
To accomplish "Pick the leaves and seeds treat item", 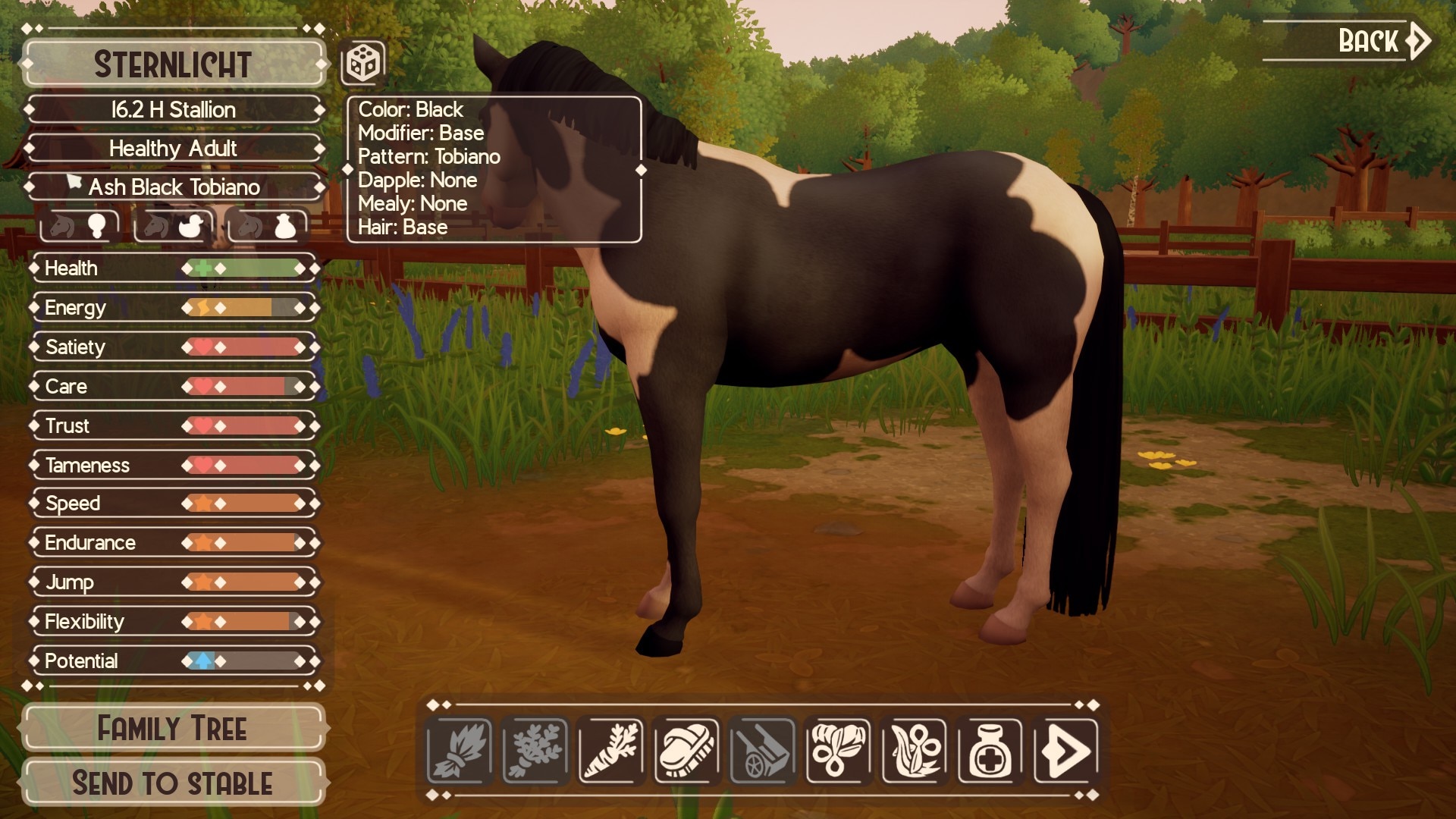I will (x=839, y=751).
